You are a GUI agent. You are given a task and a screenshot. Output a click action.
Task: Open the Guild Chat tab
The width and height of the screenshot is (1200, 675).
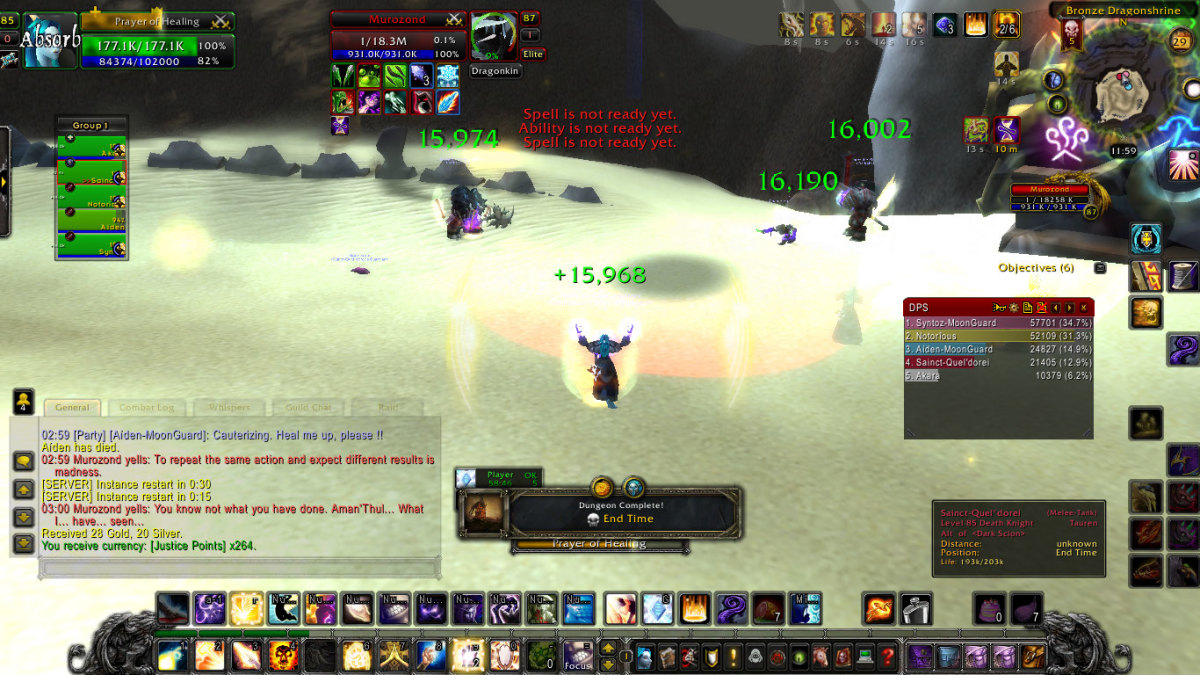pos(309,407)
